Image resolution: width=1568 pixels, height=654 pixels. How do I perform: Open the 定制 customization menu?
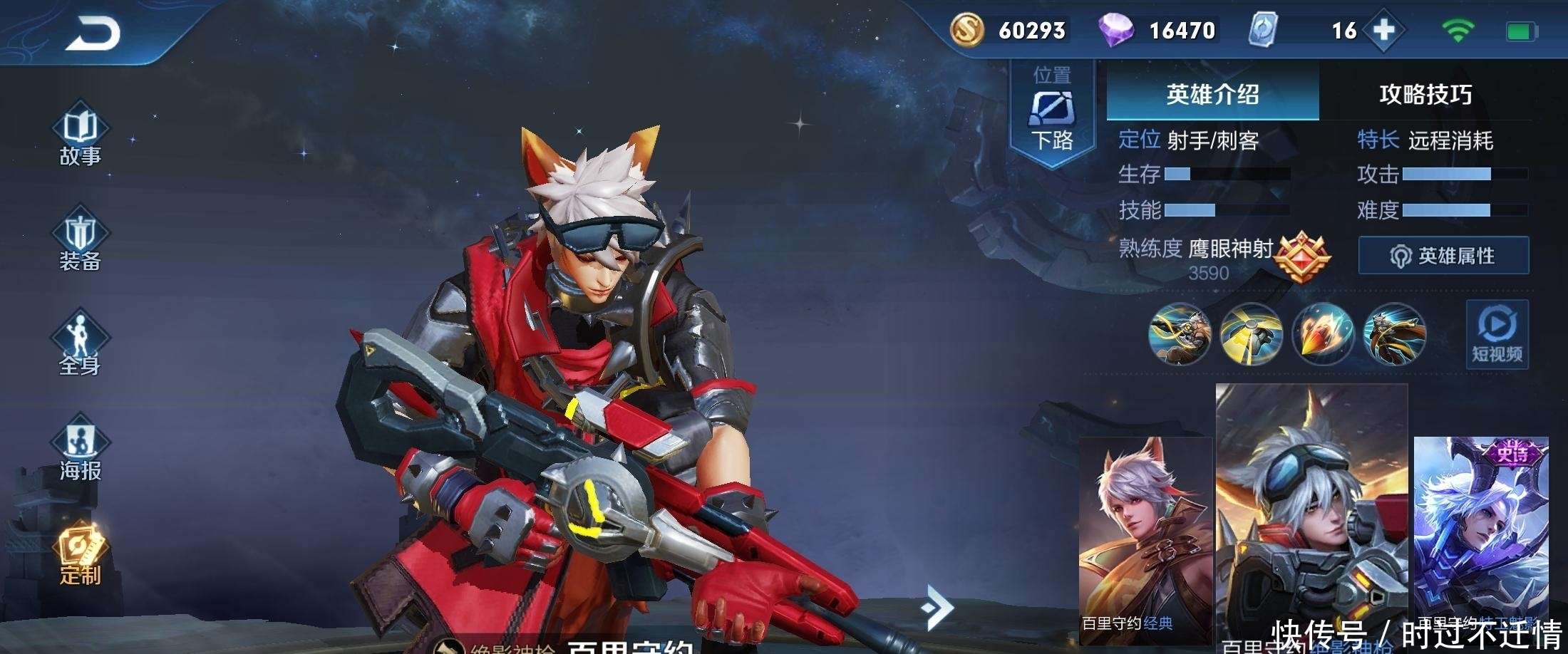pyautogui.click(x=80, y=557)
